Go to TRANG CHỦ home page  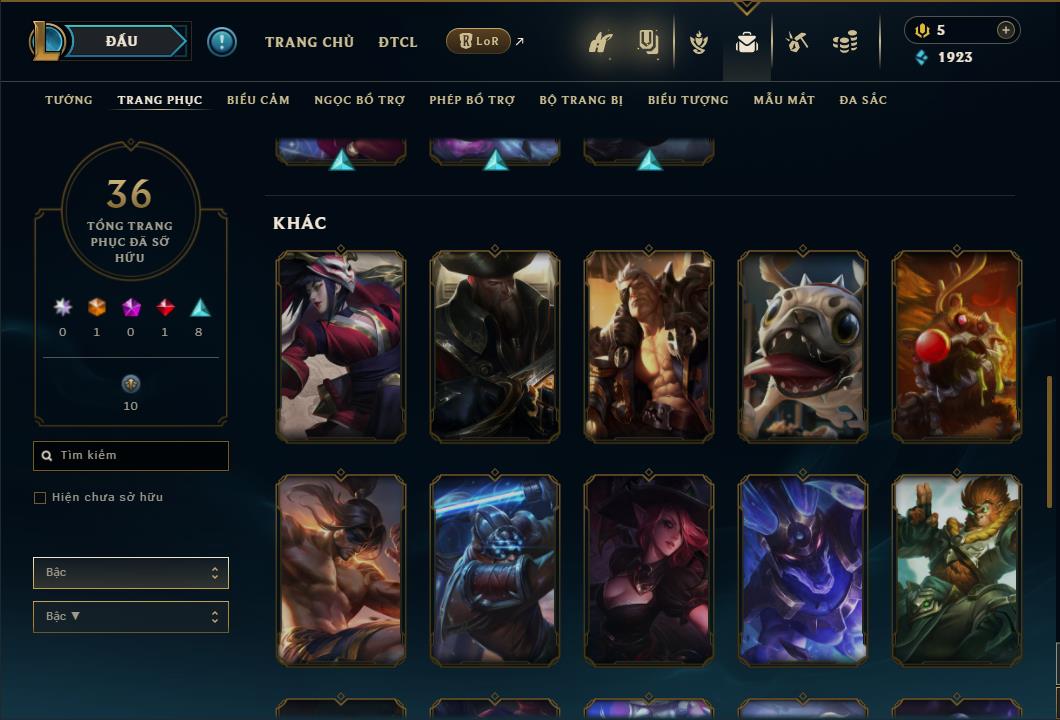[309, 42]
